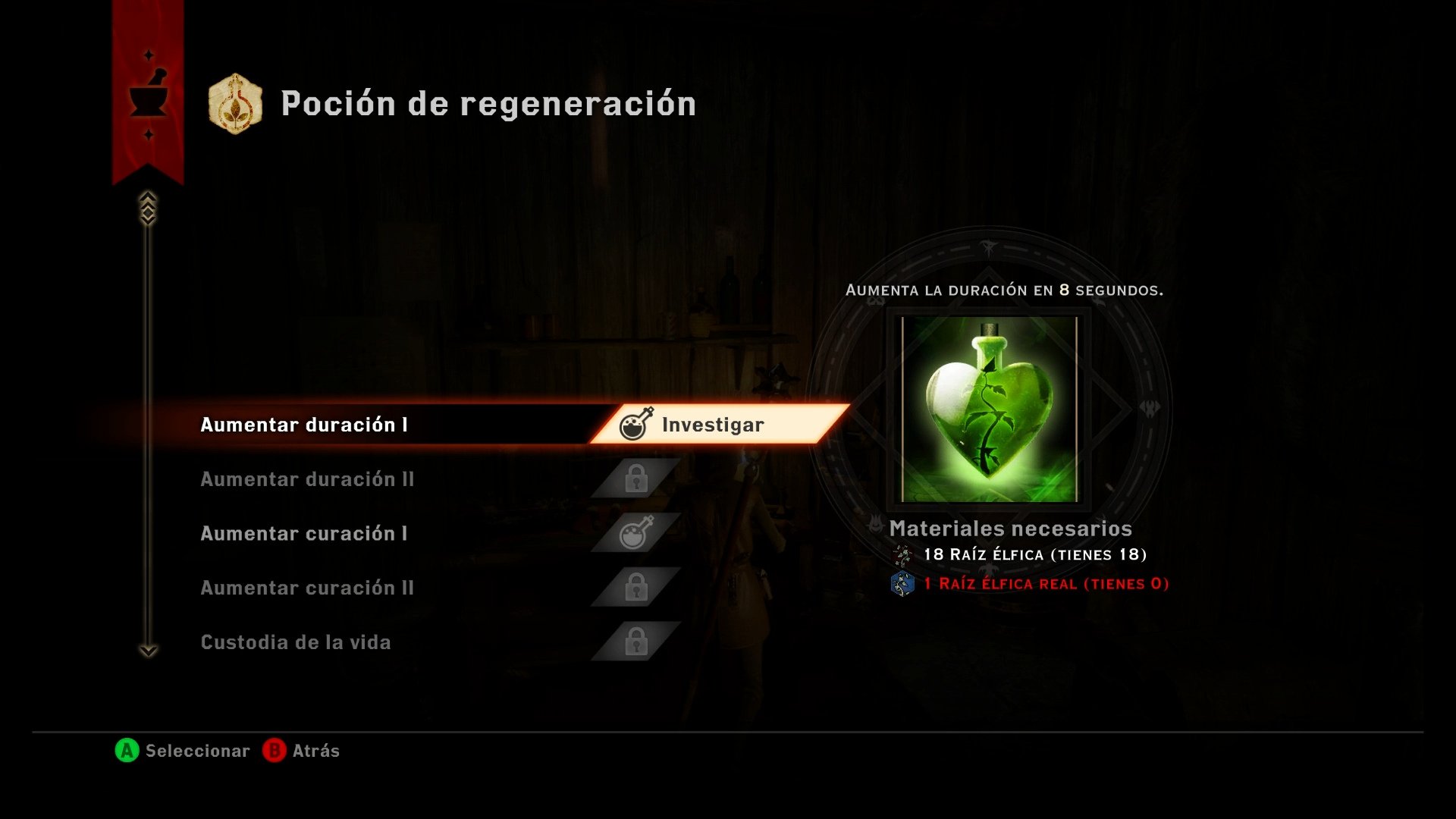
Task: Click the research flask icon on Aumentar curación I
Action: (x=635, y=533)
